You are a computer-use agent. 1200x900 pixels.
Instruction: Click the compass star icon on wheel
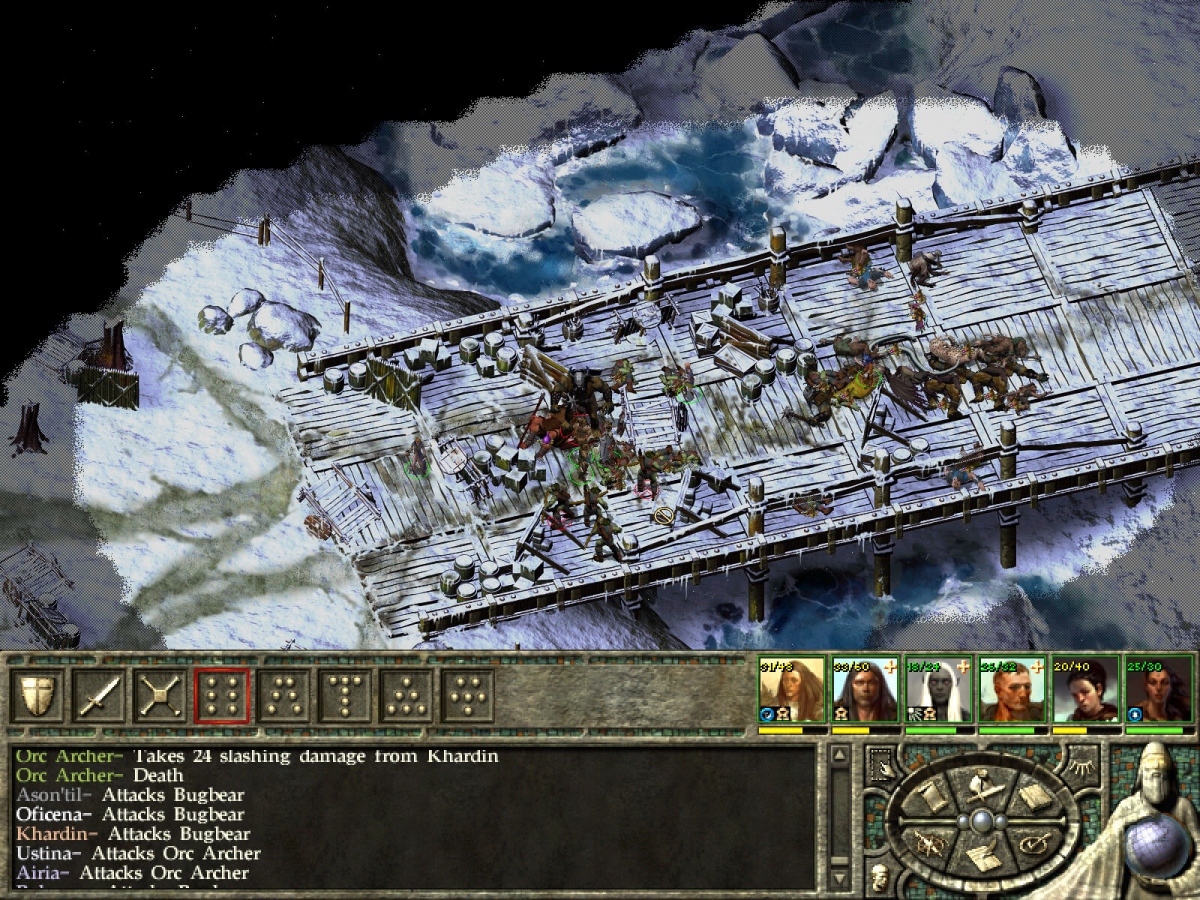930,845
